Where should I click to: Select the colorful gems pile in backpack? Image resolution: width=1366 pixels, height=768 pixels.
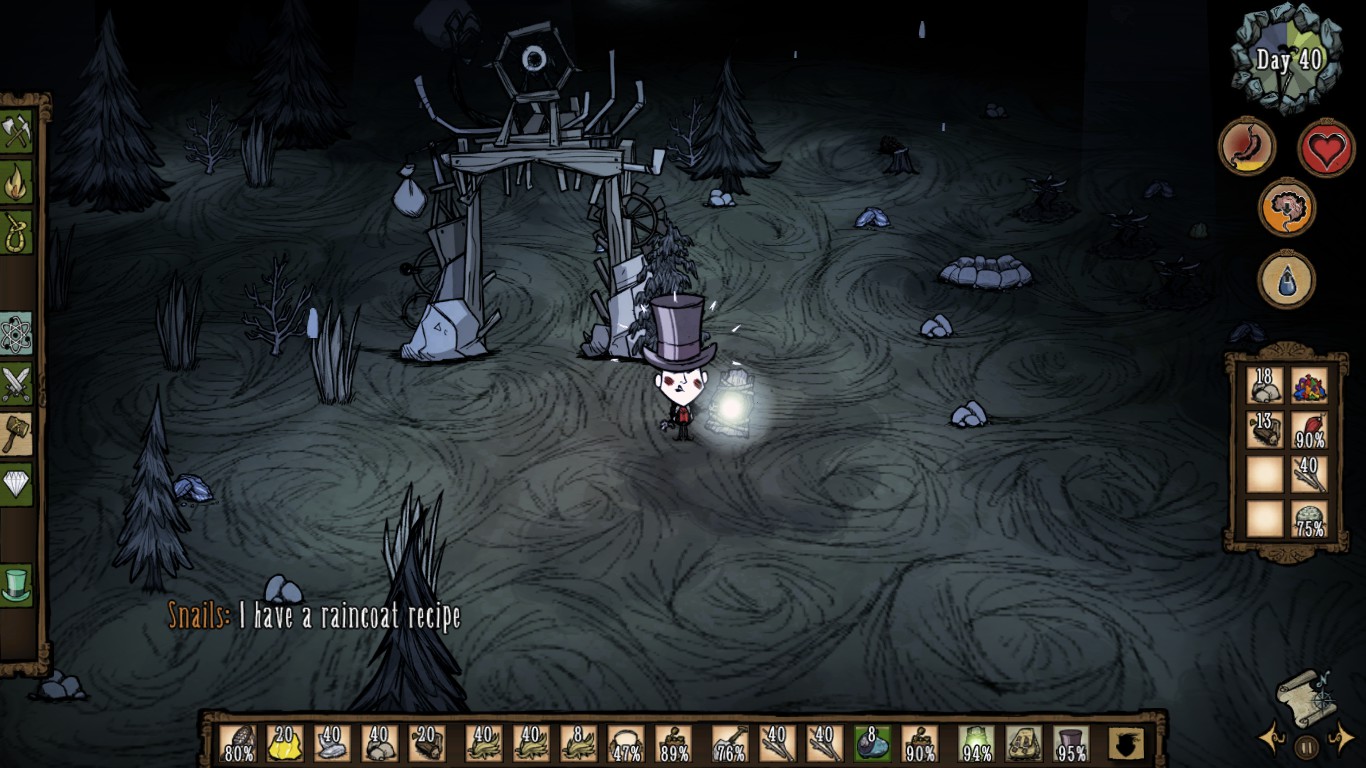1308,385
